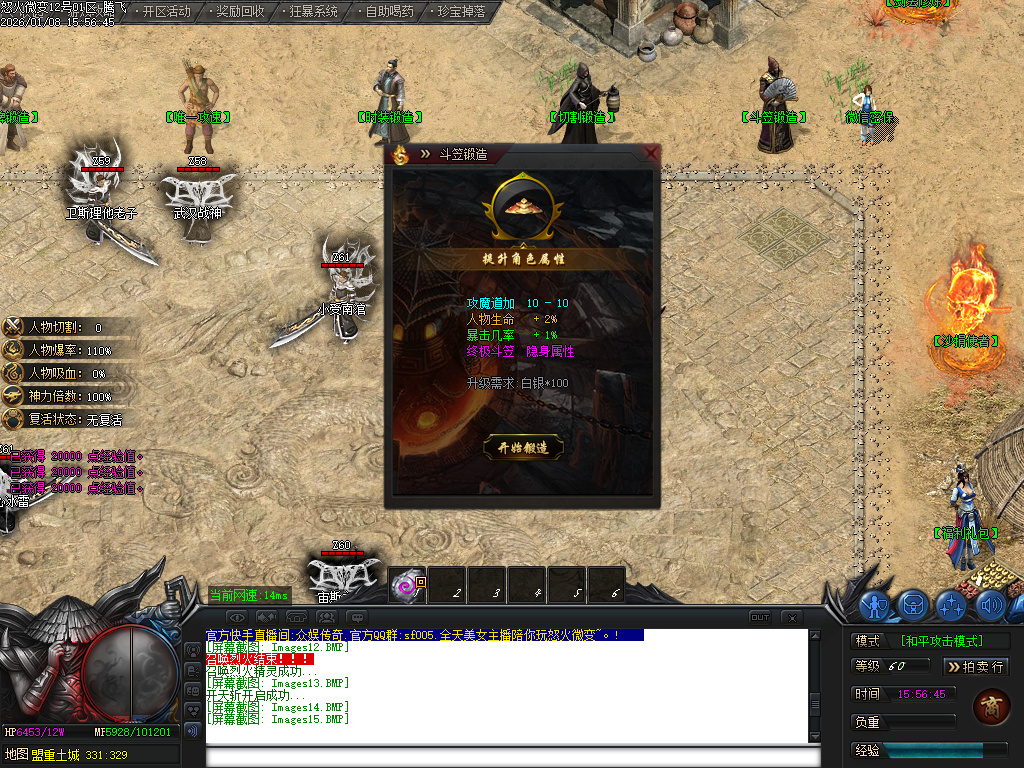Select the purple swirl skill in hotbar
Image resolution: width=1024 pixels, height=768 pixels.
[407, 585]
